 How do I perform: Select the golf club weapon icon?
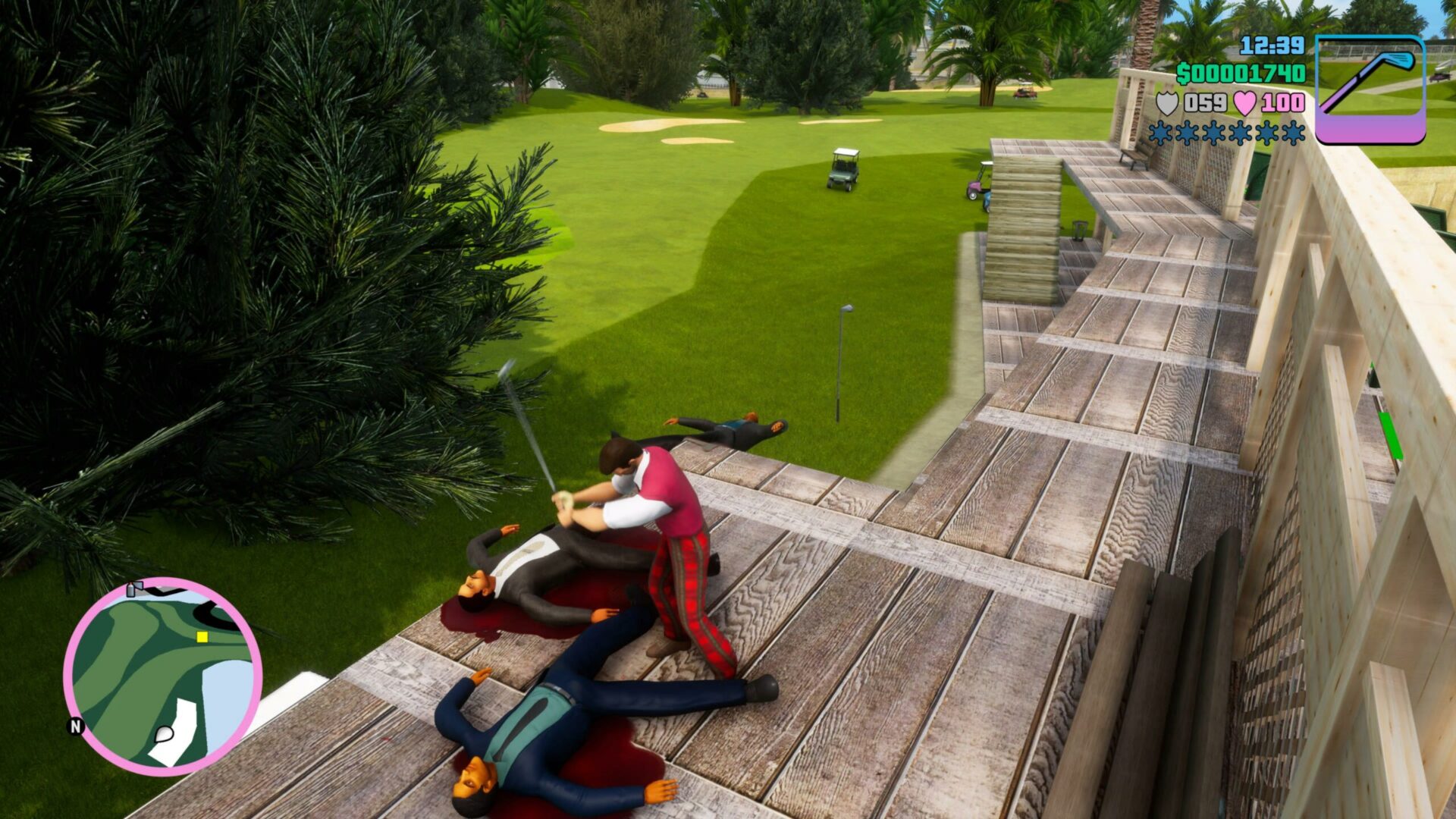(x=1370, y=89)
